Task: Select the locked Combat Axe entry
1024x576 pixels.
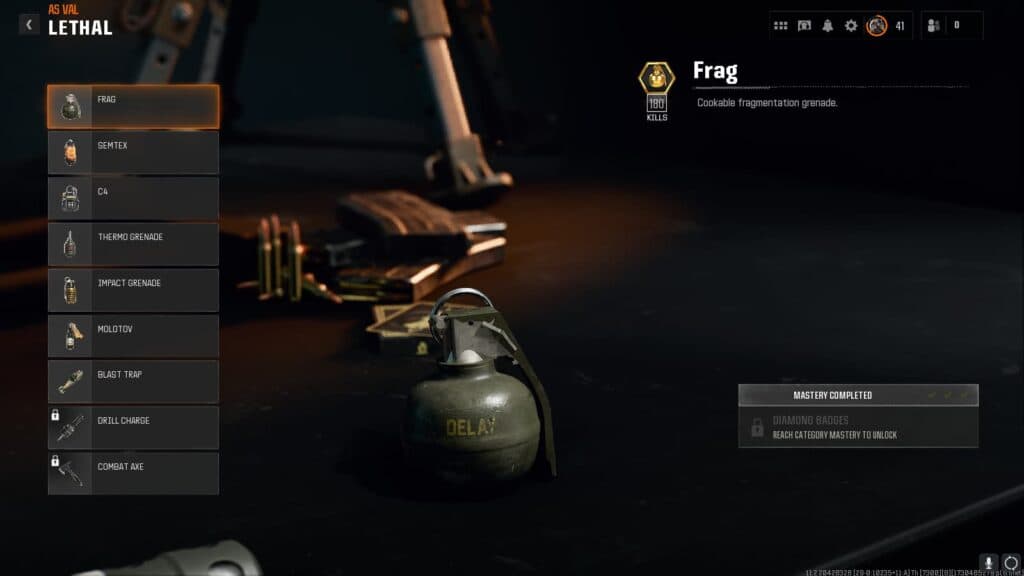Action: coord(133,474)
